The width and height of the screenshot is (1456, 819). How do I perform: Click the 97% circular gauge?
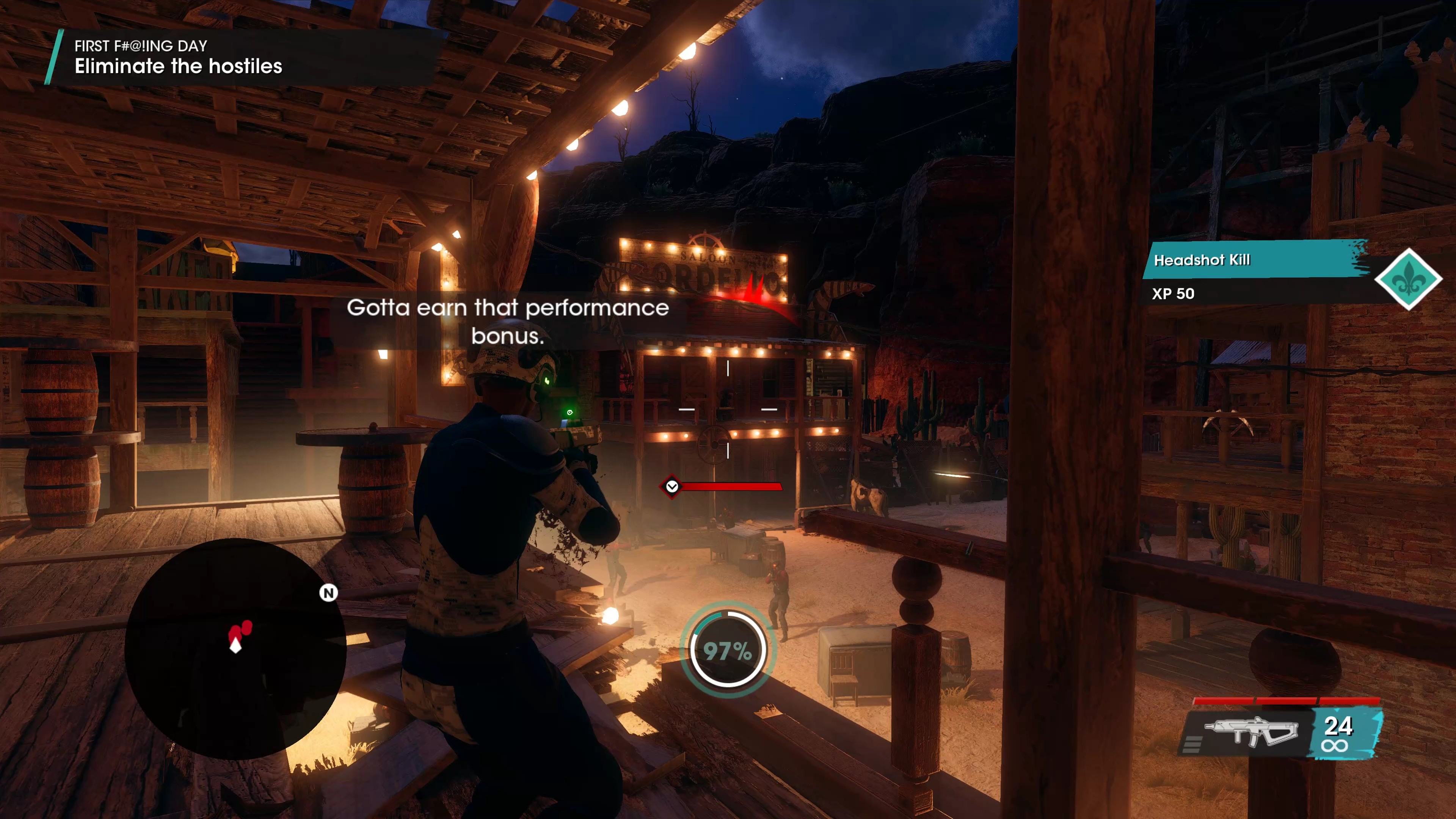point(728,650)
